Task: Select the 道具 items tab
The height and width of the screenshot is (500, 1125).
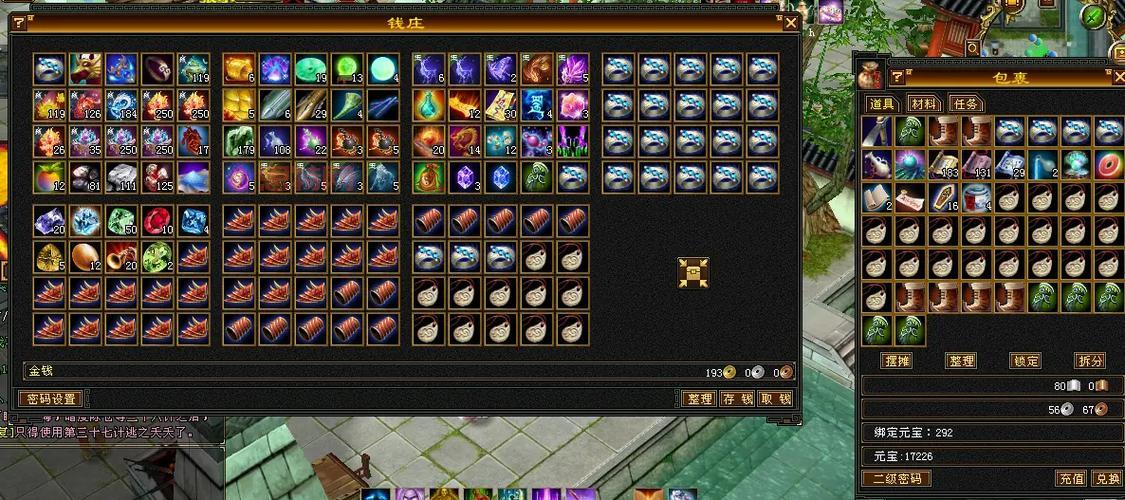Action: coord(881,104)
